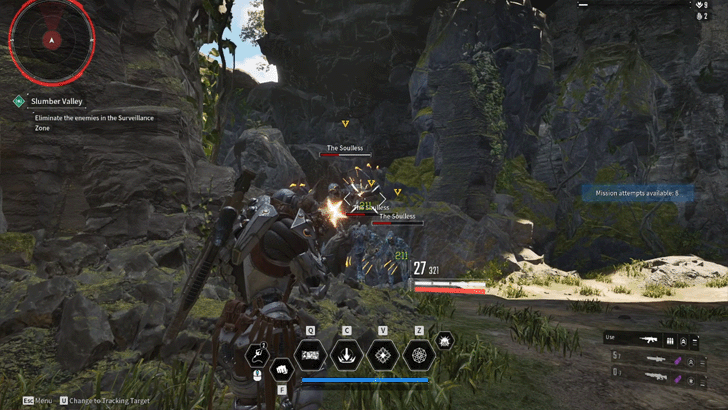This screenshot has width=728, height=410.
Task: Use the fist melee attack icon
Action: (281, 368)
